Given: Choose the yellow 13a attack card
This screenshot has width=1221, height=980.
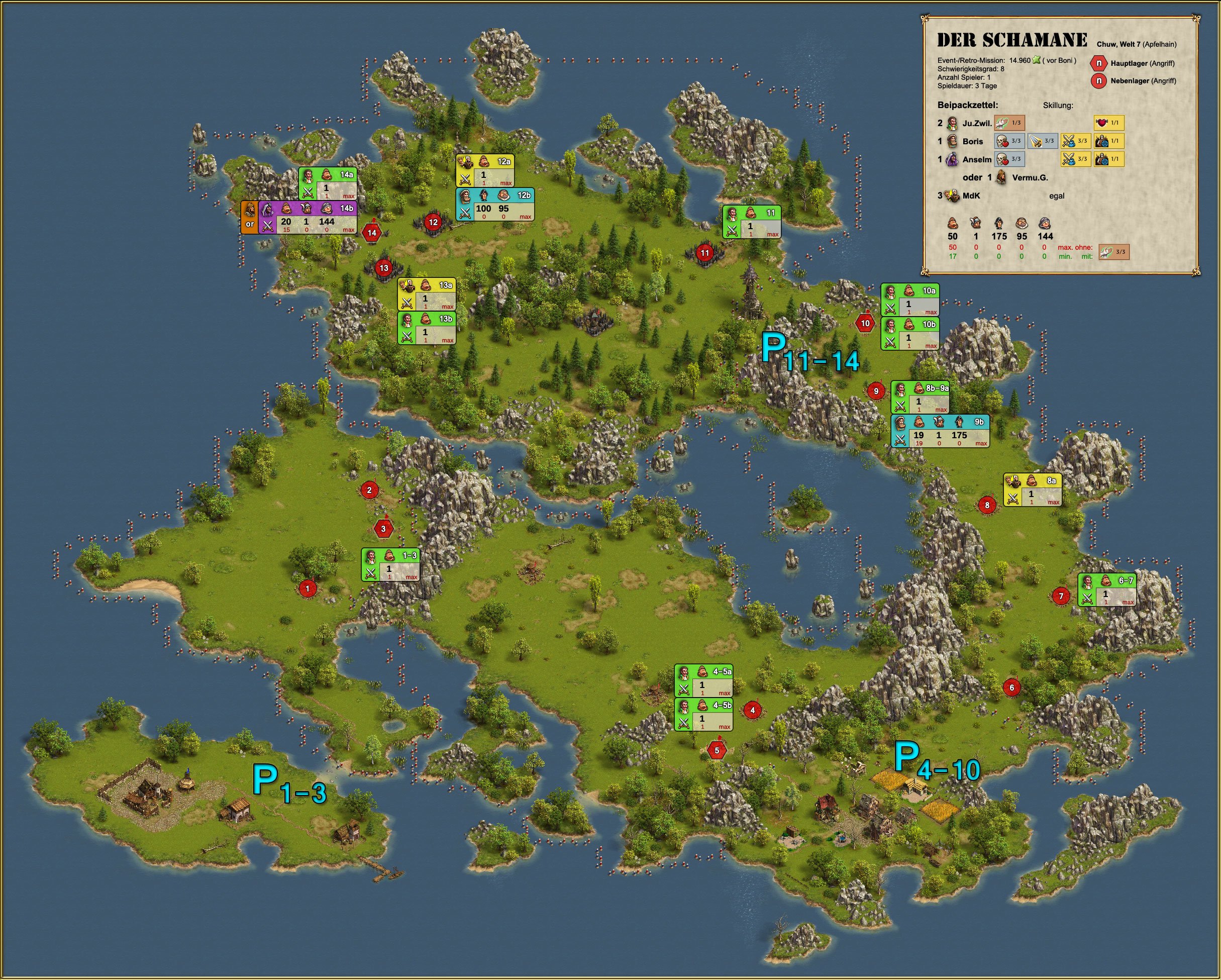Looking at the screenshot, I should pyautogui.click(x=427, y=294).
